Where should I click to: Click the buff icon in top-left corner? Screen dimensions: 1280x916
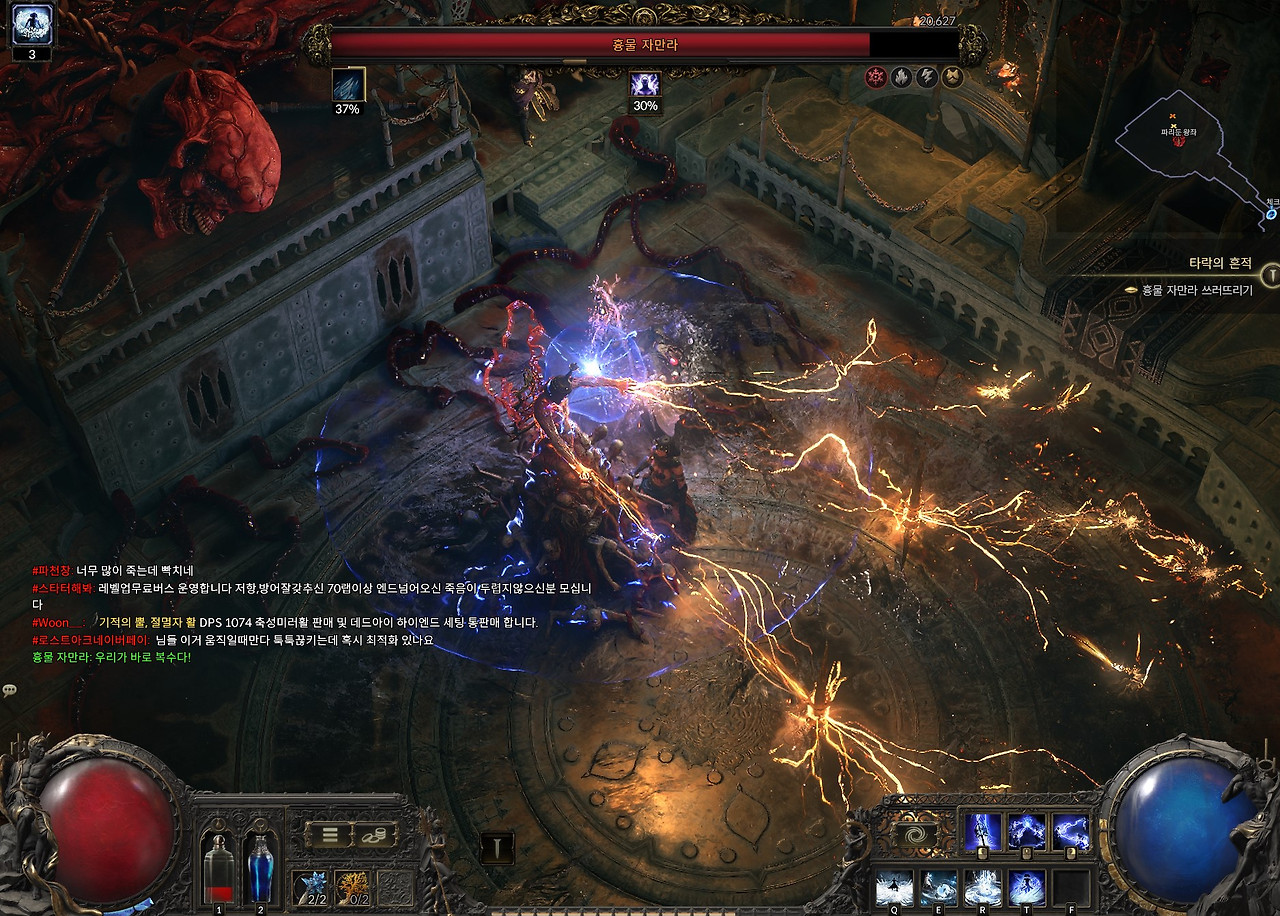(x=31, y=24)
